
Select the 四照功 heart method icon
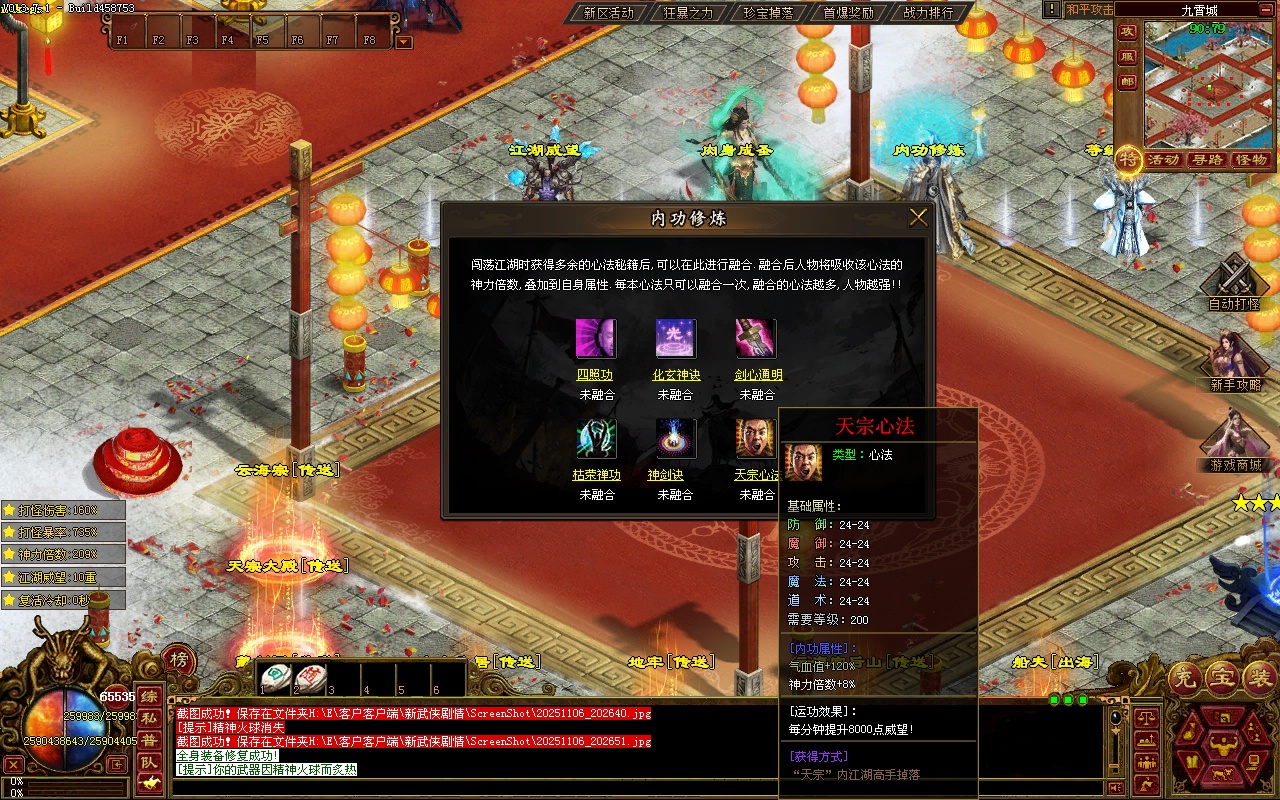coord(596,339)
